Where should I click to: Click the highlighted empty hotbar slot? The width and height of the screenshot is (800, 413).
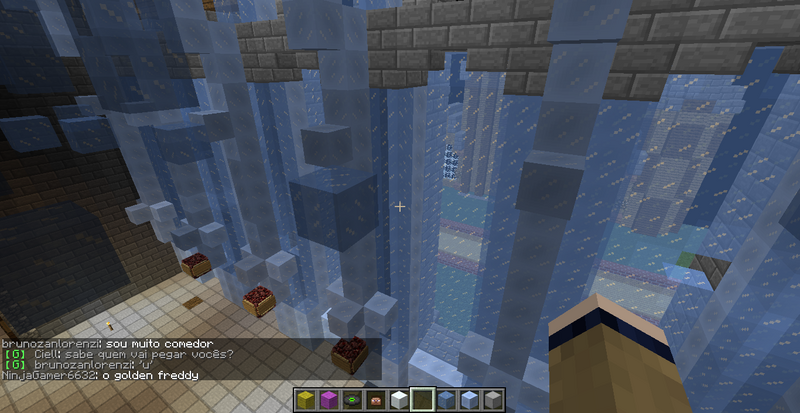tap(422, 400)
